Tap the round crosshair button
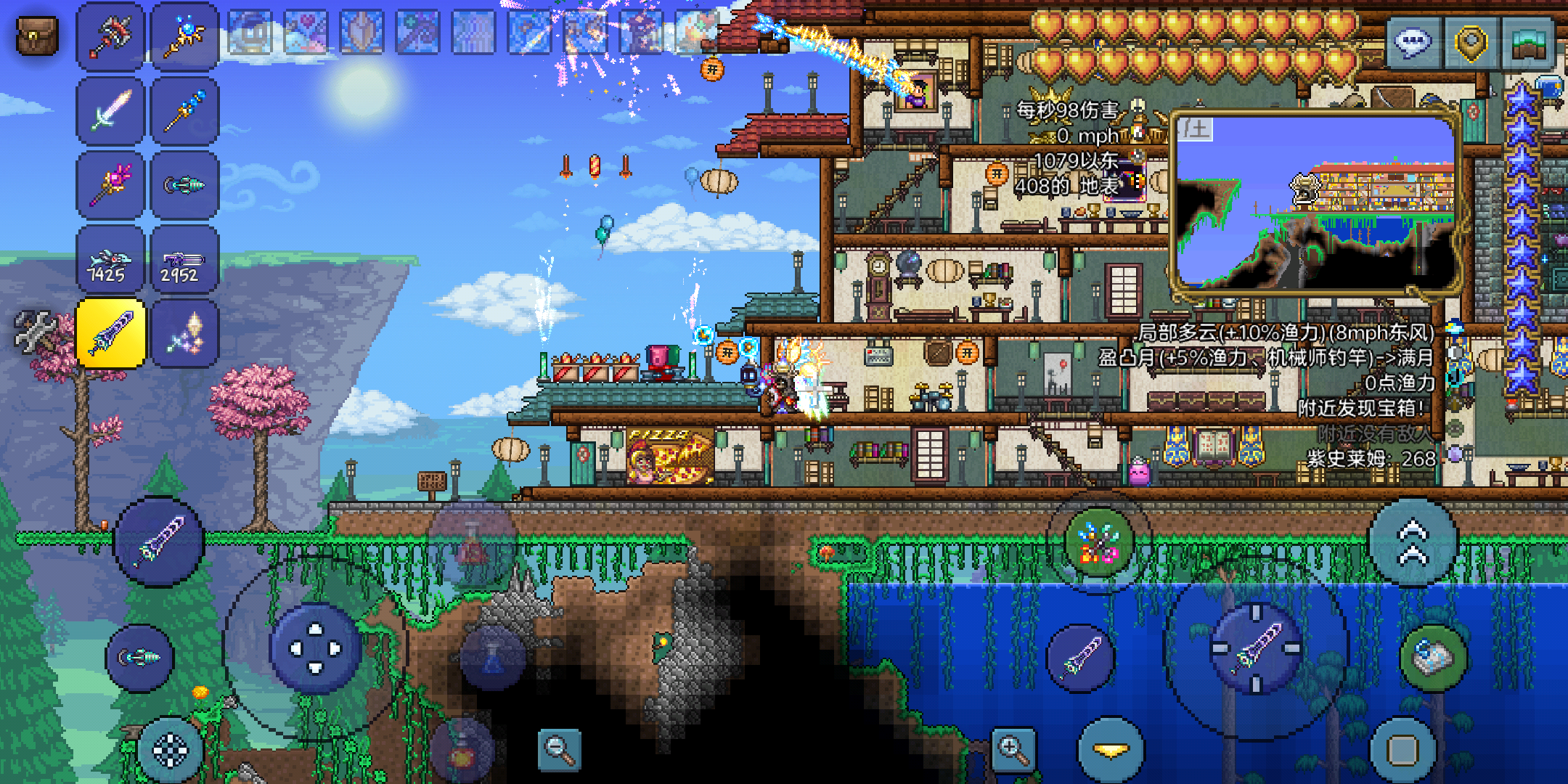Viewport: 1568px width, 784px height. click(171, 750)
